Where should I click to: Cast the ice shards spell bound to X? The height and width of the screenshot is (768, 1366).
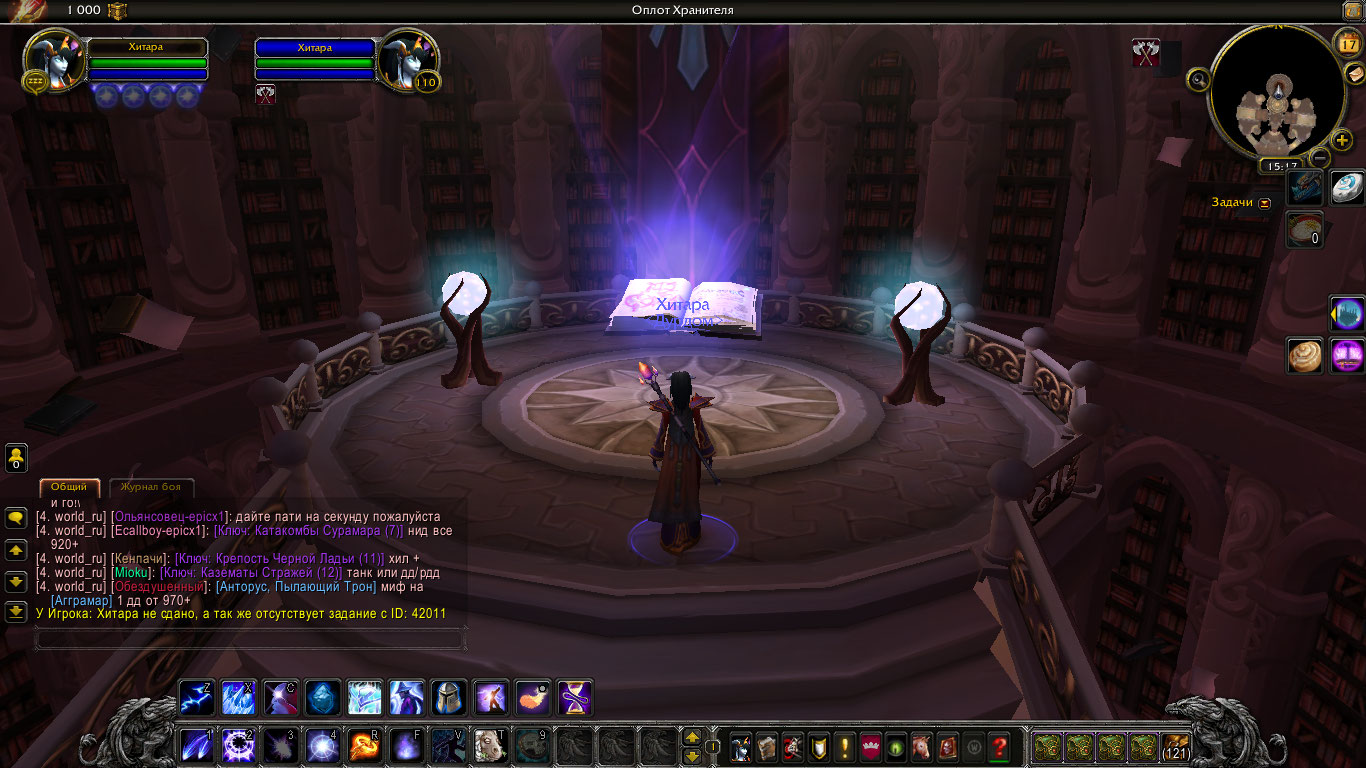click(238, 697)
